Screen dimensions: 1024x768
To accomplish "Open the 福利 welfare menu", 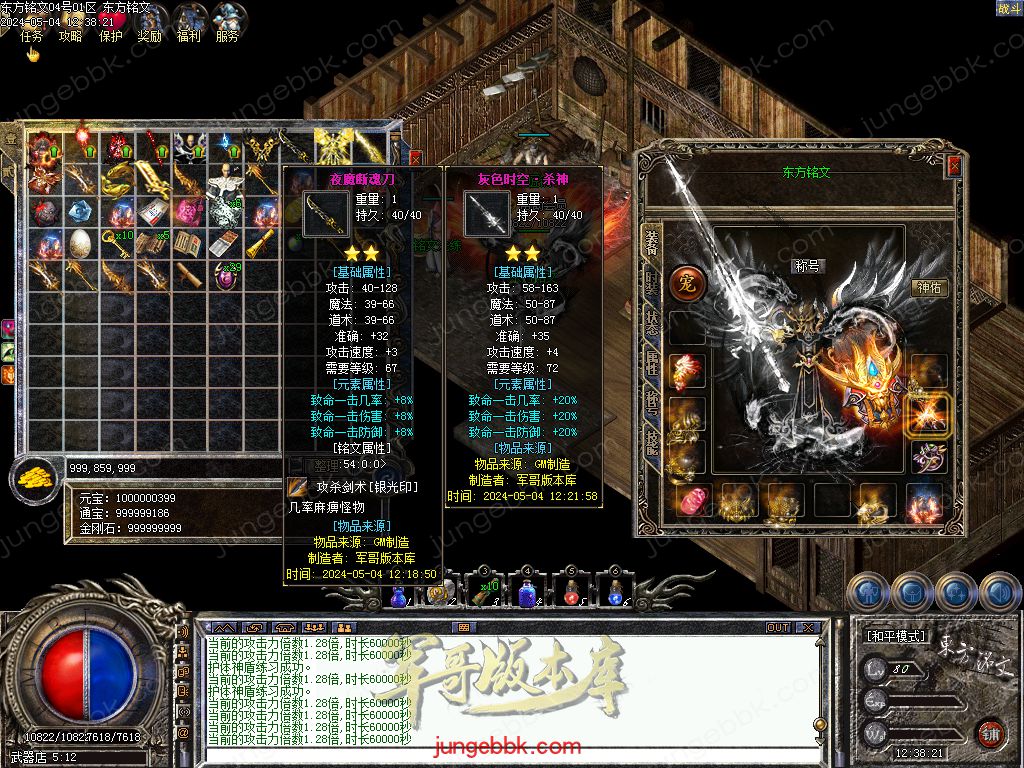I will pos(188,35).
